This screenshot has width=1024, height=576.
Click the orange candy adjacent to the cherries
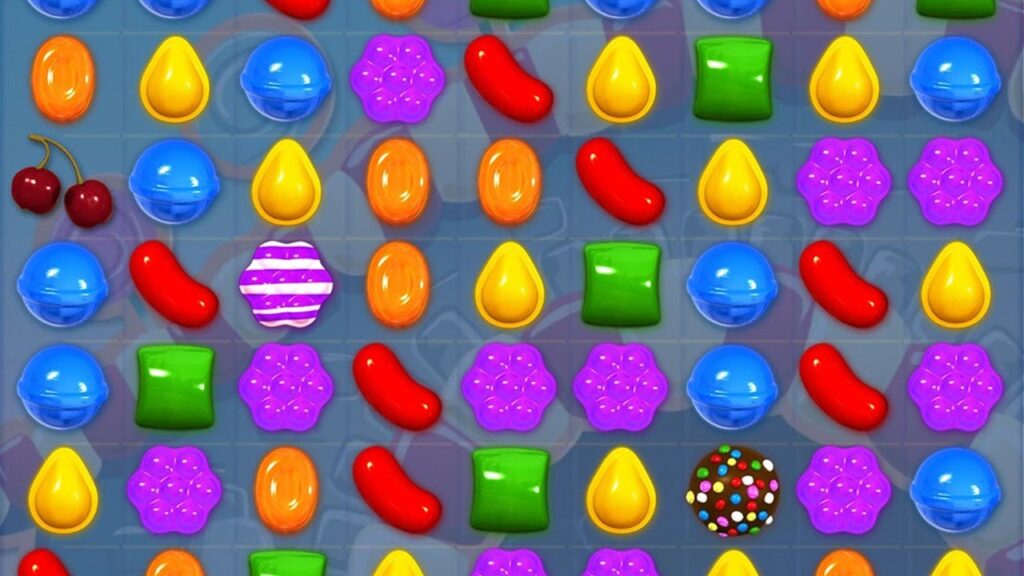tap(63, 78)
